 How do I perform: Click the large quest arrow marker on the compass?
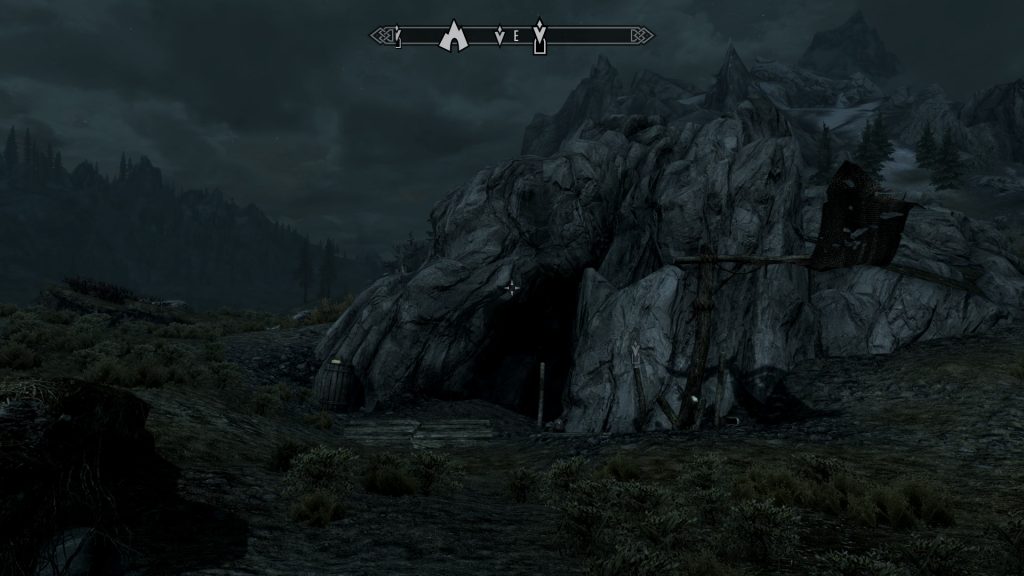click(540, 36)
